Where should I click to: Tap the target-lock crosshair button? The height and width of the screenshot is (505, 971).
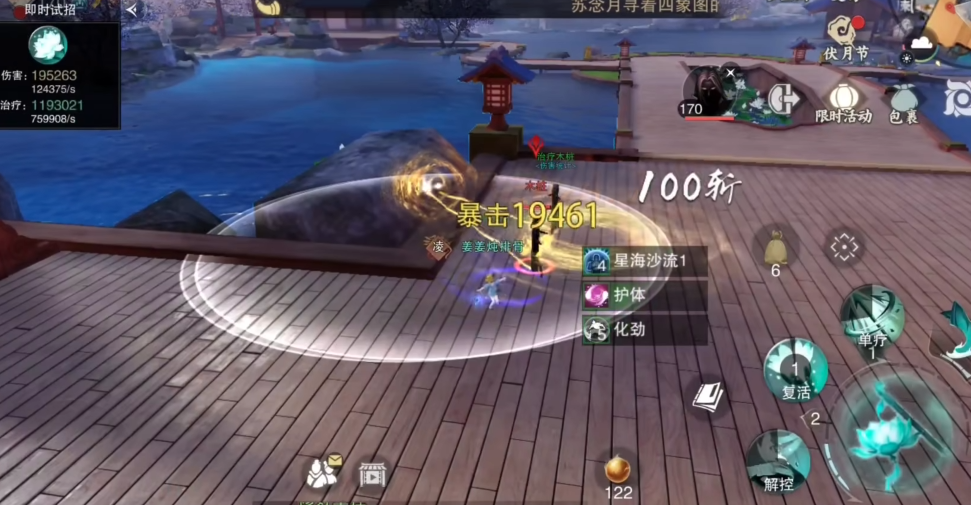click(845, 246)
